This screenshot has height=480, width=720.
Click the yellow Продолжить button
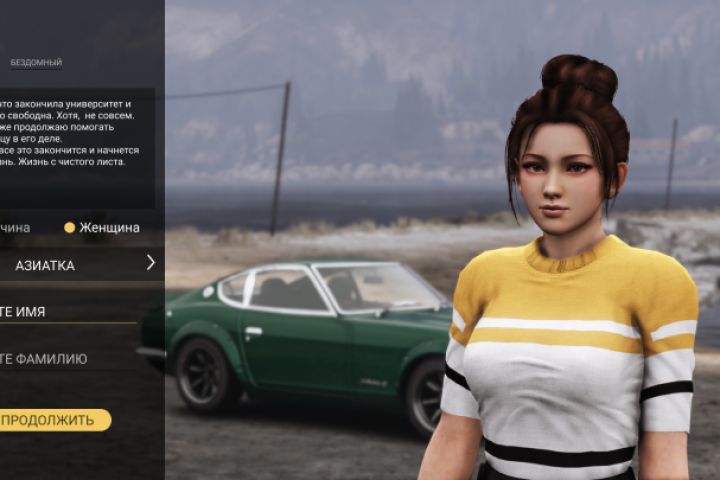[x=50, y=420]
